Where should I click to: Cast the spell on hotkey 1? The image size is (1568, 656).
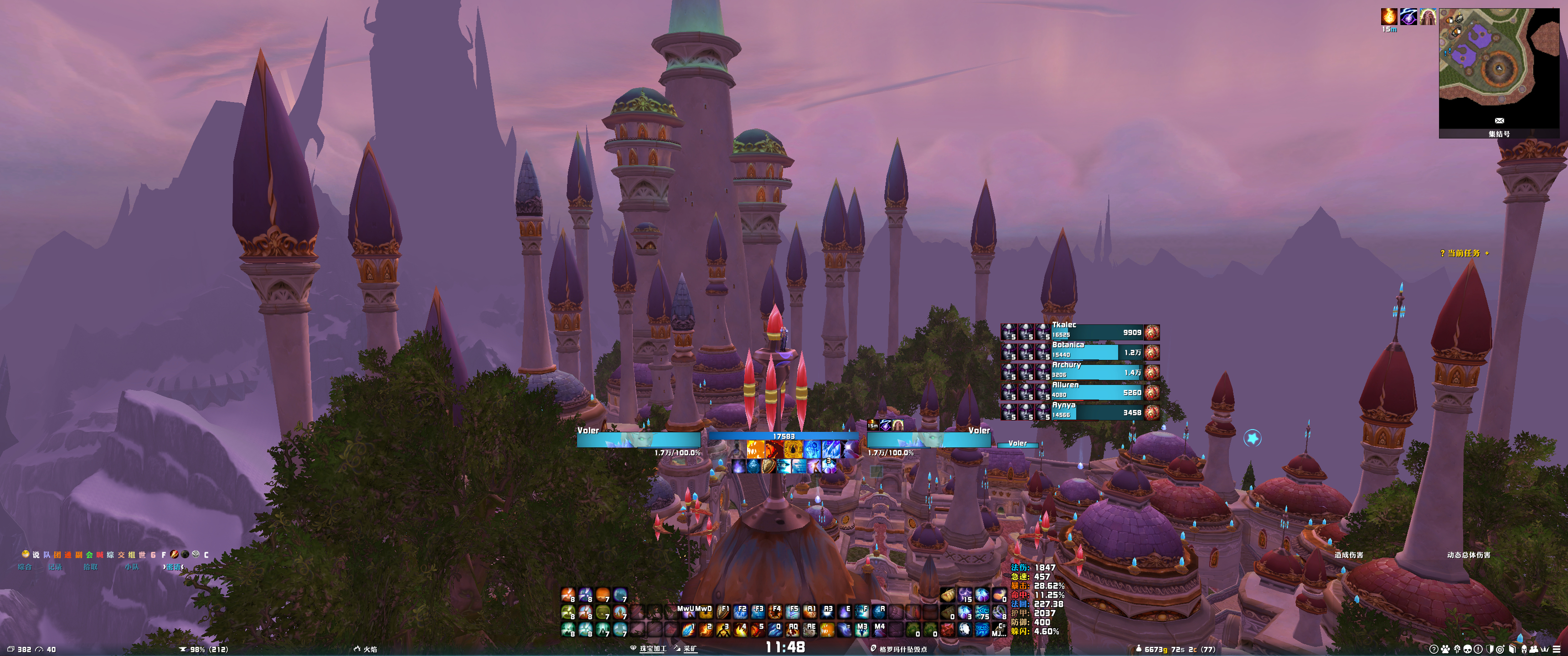tap(688, 629)
